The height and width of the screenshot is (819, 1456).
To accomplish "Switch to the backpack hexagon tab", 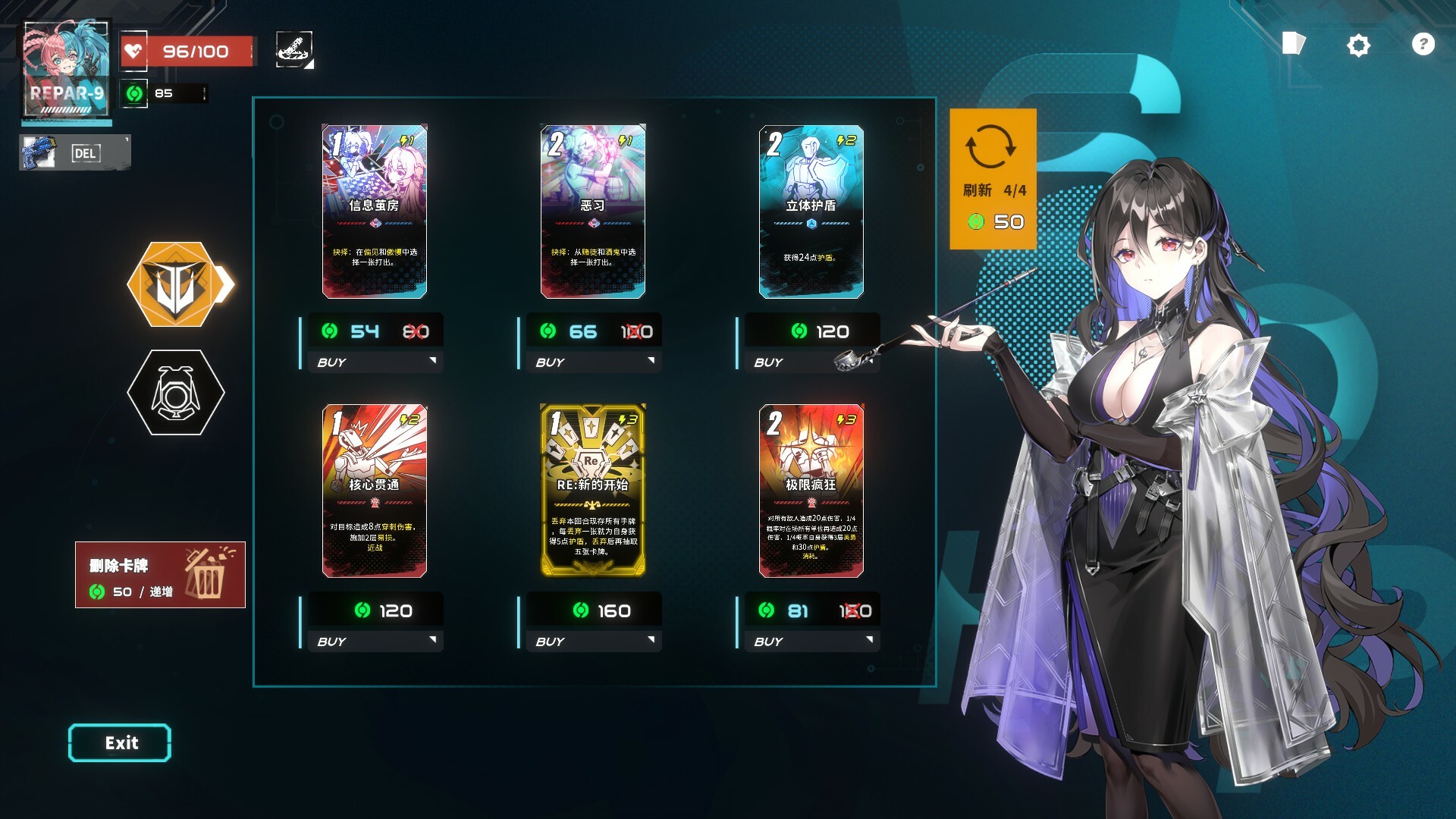I will point(176,392).
